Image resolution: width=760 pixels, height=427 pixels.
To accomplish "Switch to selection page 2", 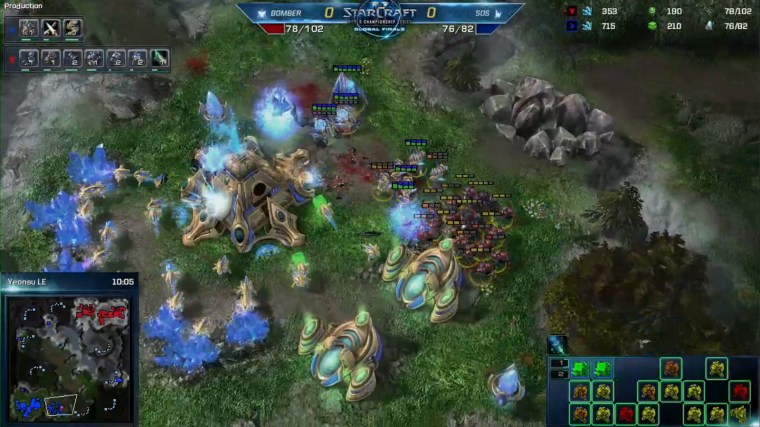I will click(x=561, y=374).
